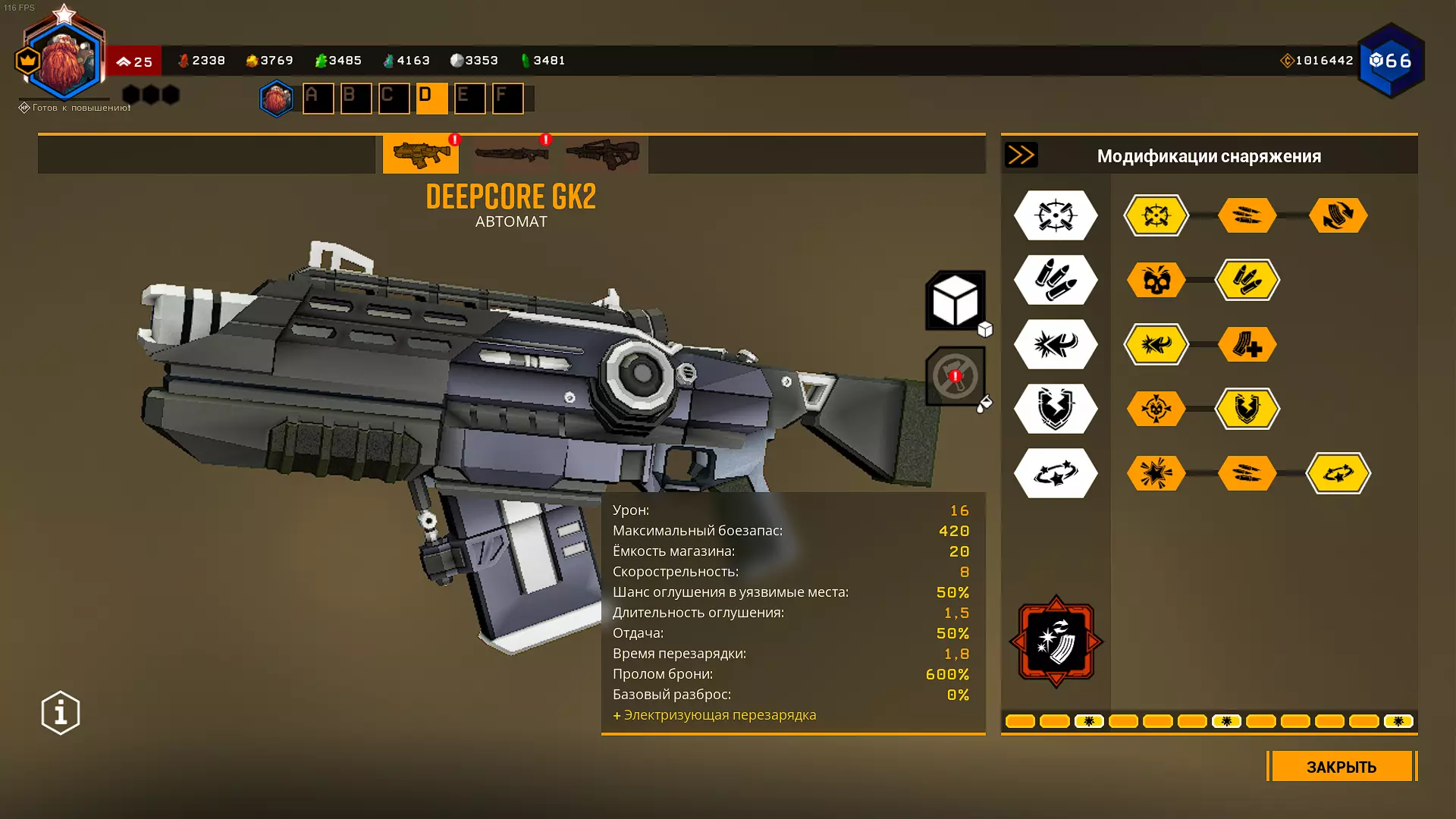Choose the broken shield armor mod
1456x819 pixels.
(1247, 409)
